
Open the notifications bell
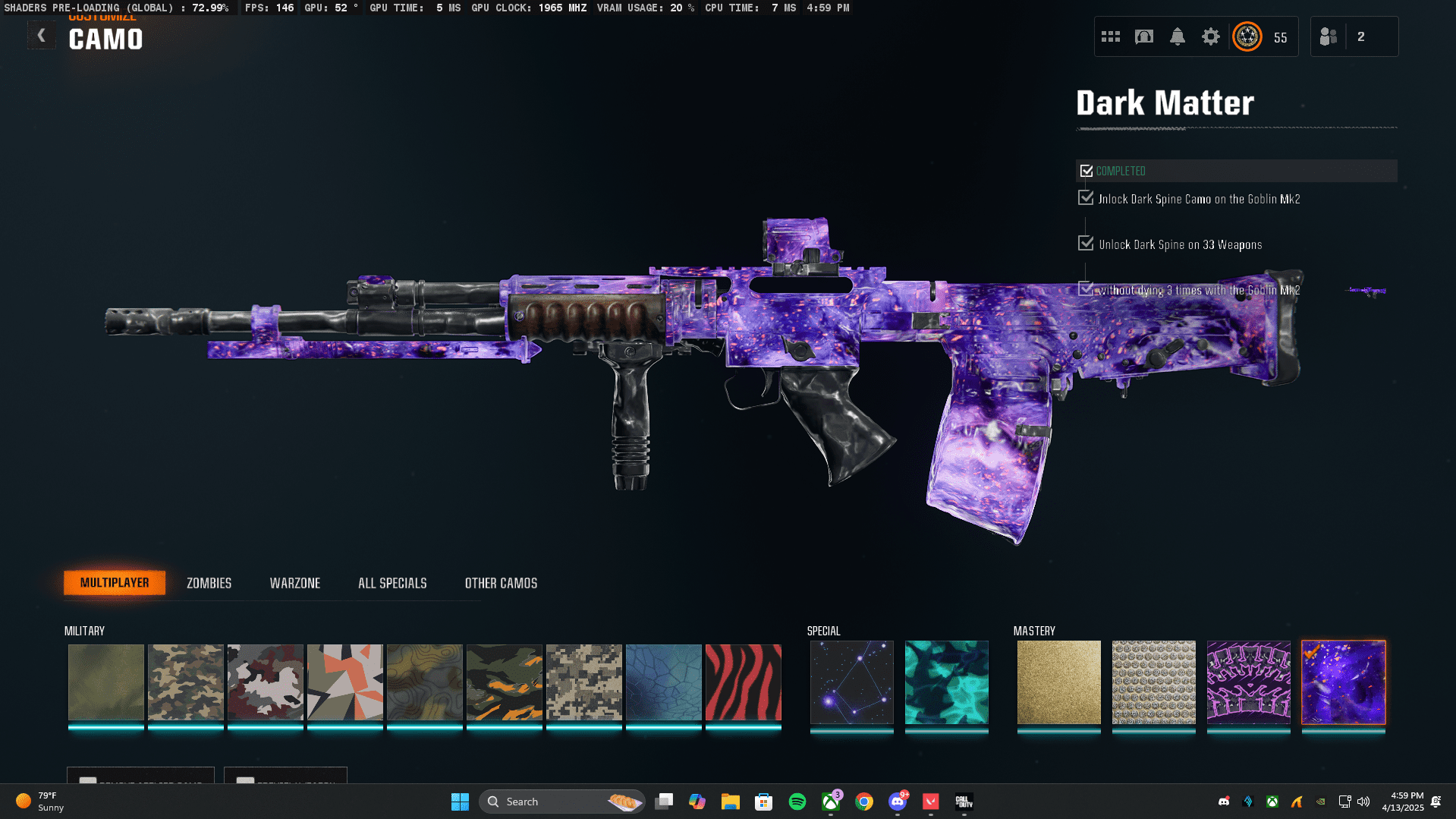coord(1177,36)
